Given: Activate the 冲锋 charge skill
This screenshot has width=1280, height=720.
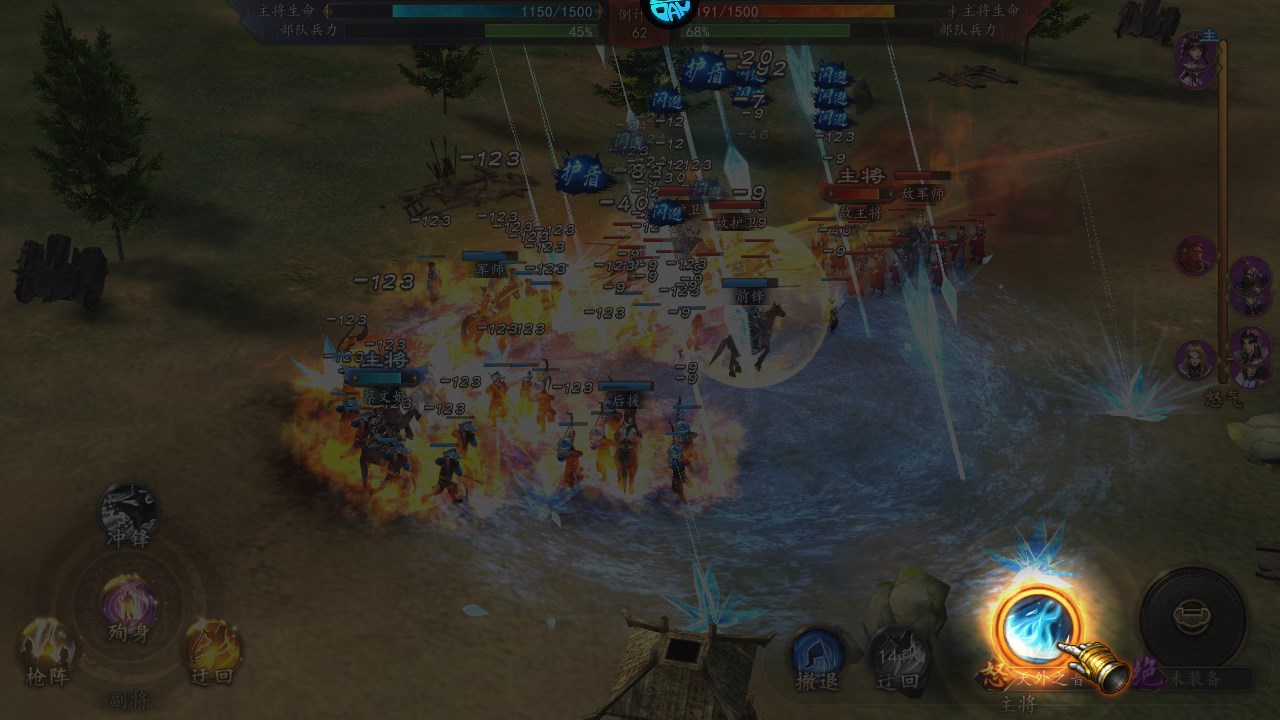Looking at the screenshot, I should coord(130,512).
